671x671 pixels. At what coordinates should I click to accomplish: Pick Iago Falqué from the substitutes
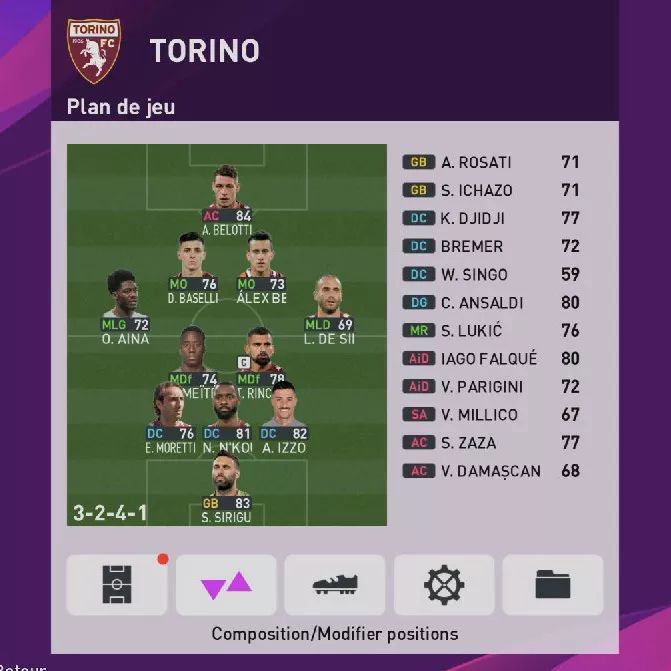tap(490, 358)
